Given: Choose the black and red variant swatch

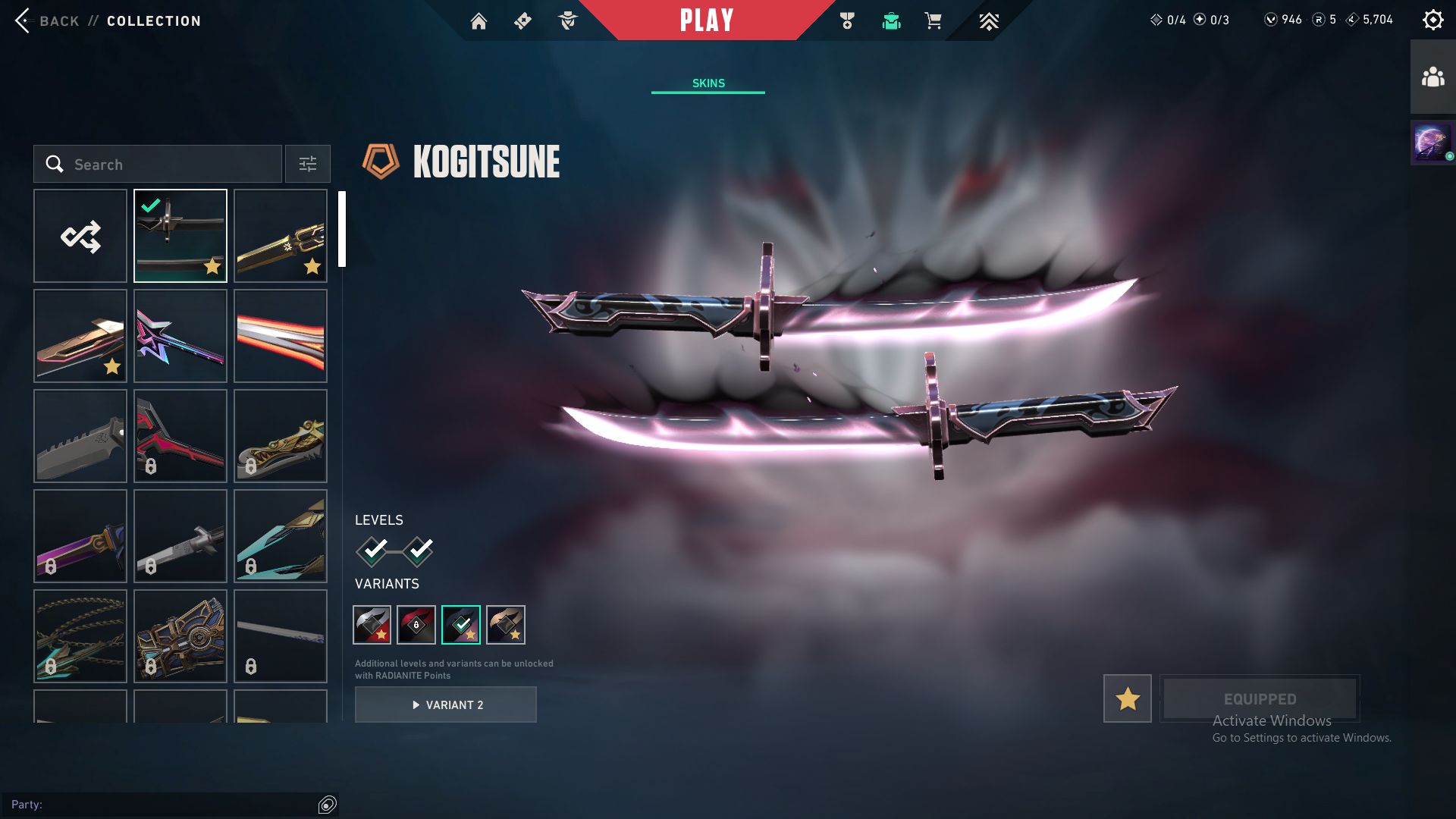Looking at the screenshot, I should (x=372, y=625).
